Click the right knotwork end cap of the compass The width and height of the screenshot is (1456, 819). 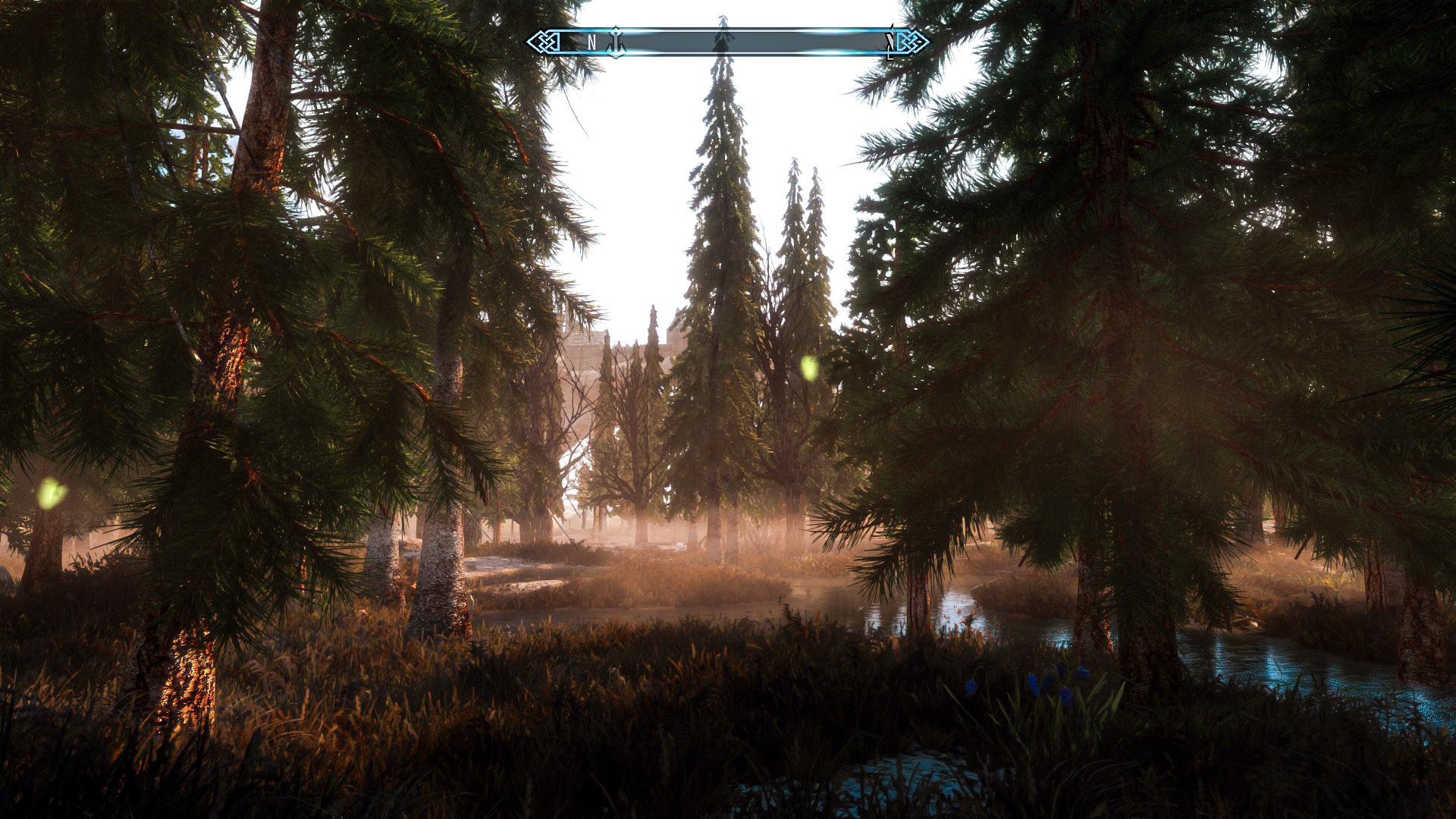point(908,42)
